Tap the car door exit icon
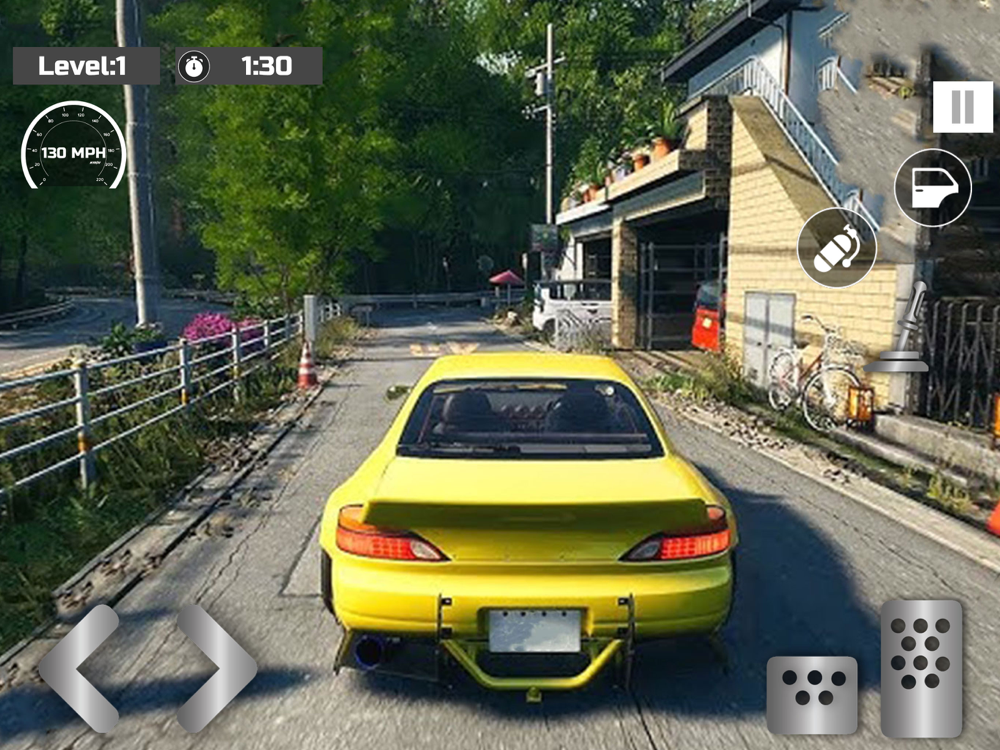 (932, 187)
